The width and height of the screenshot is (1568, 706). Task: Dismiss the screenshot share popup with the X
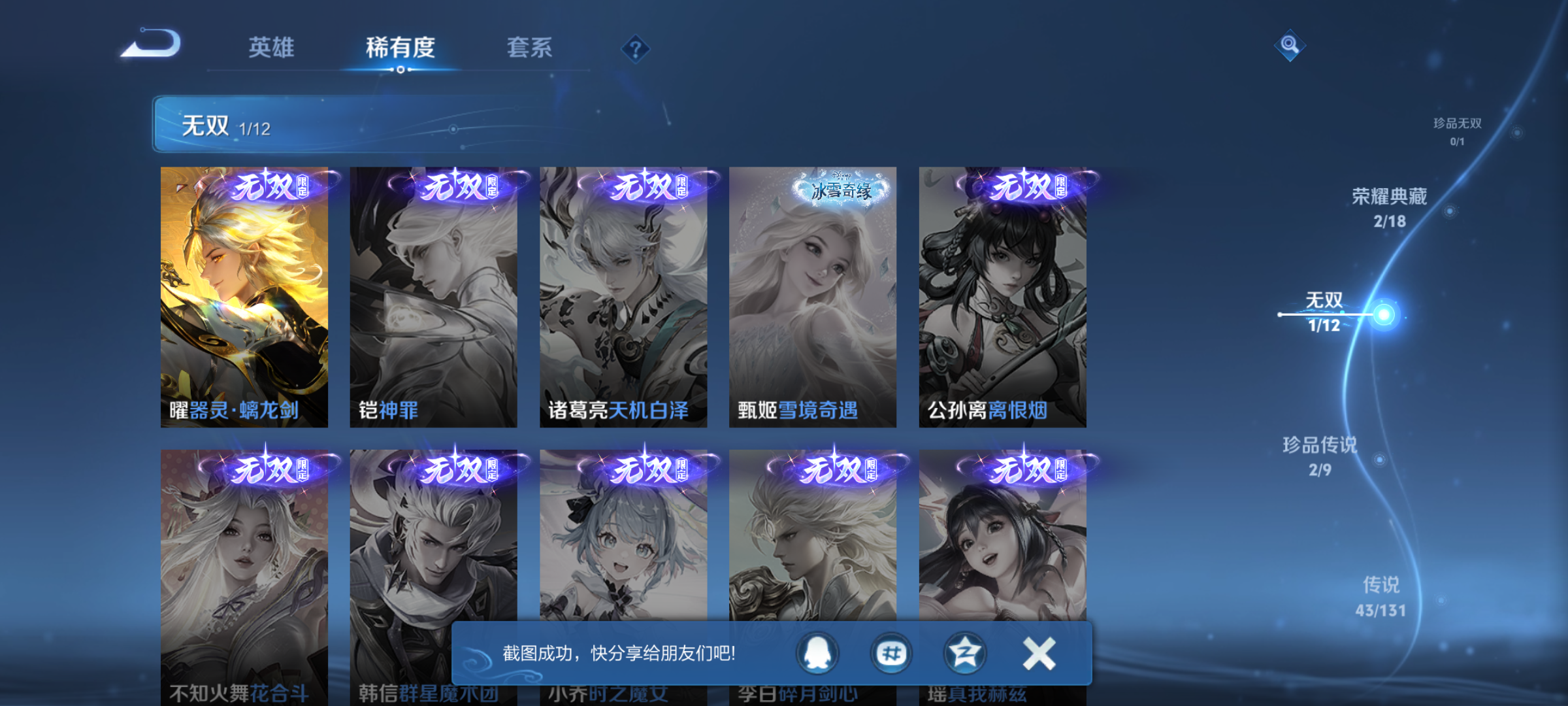(x=1039, y=652)
